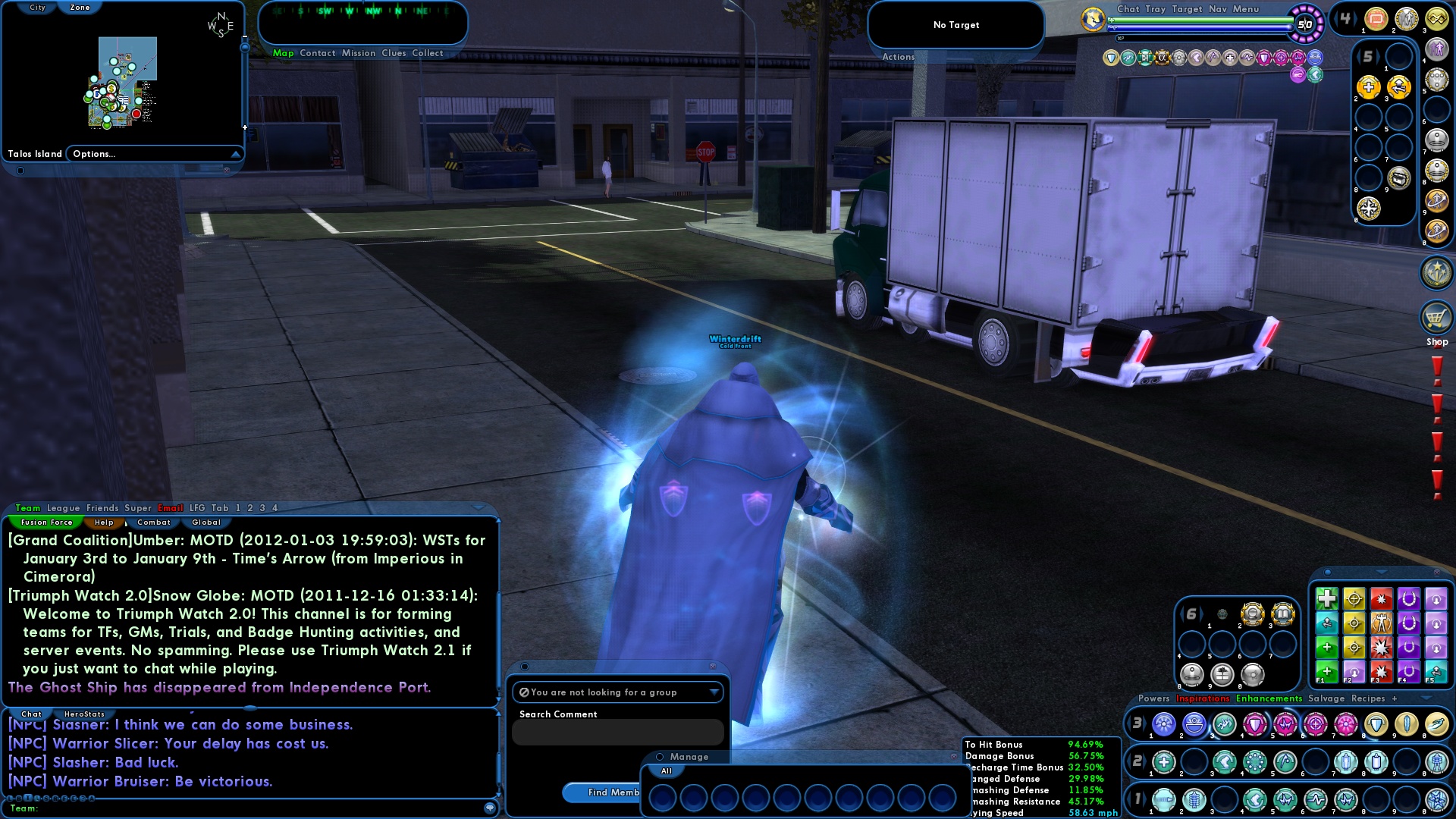Click the gold infinity medal in tray 4 slot 3

point(1436,19)
